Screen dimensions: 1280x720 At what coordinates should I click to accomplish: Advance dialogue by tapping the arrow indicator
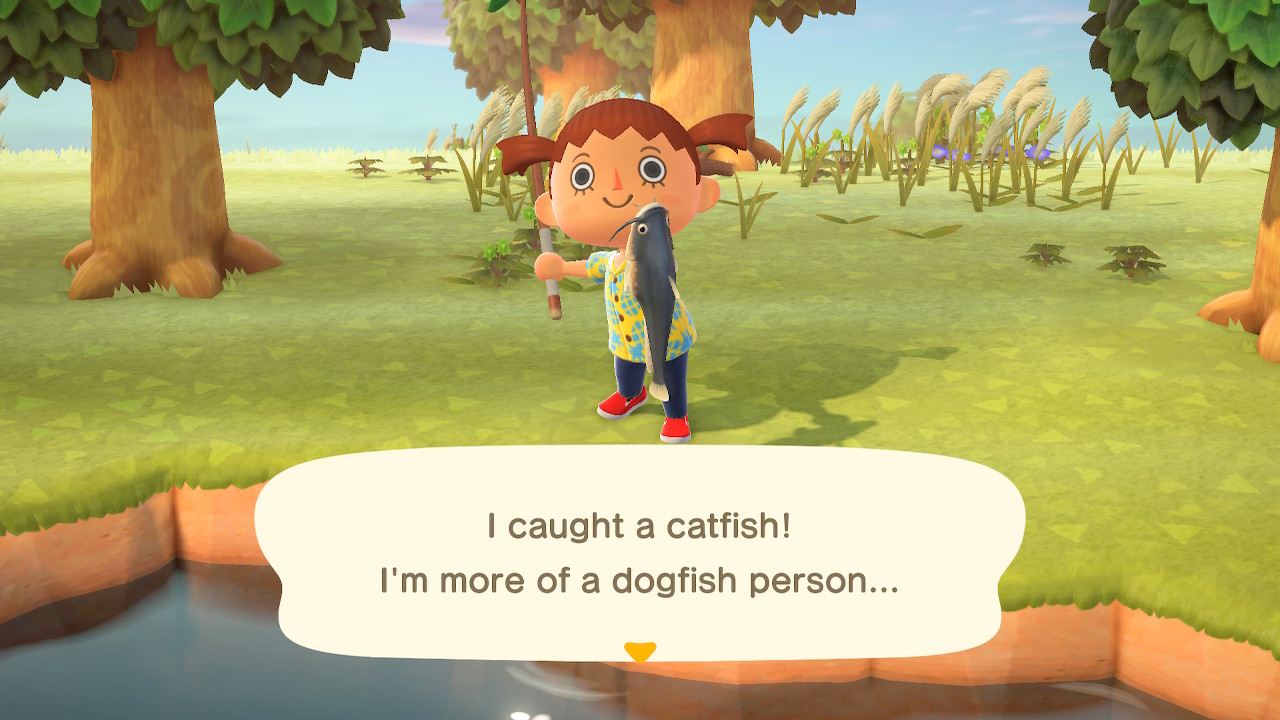pyautogui.click(x=639, y=649)
